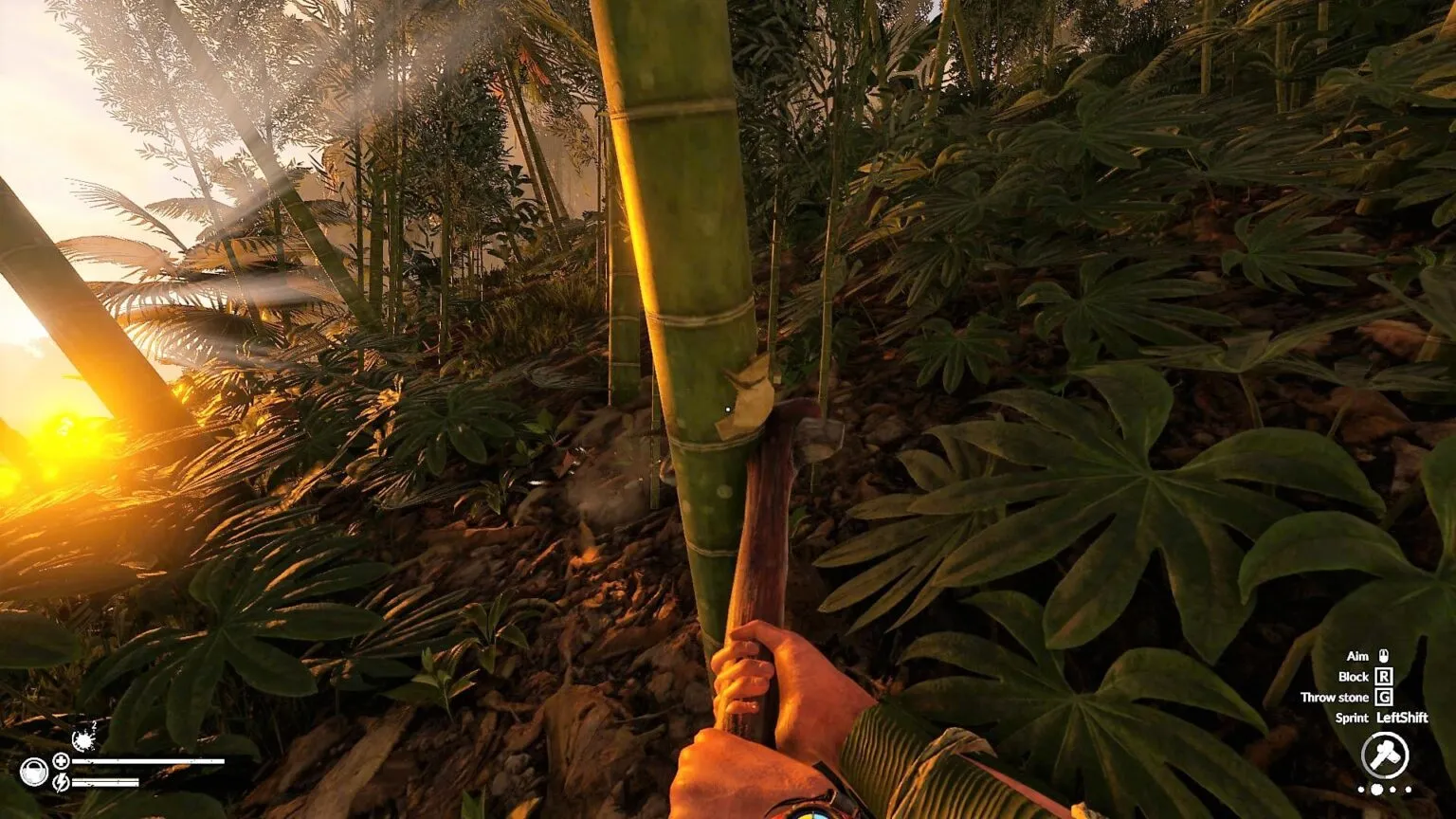Viewport: 1456px width, 819px height.
Task: Select the last dot of the item carousel
Action: pos(1408,788)
